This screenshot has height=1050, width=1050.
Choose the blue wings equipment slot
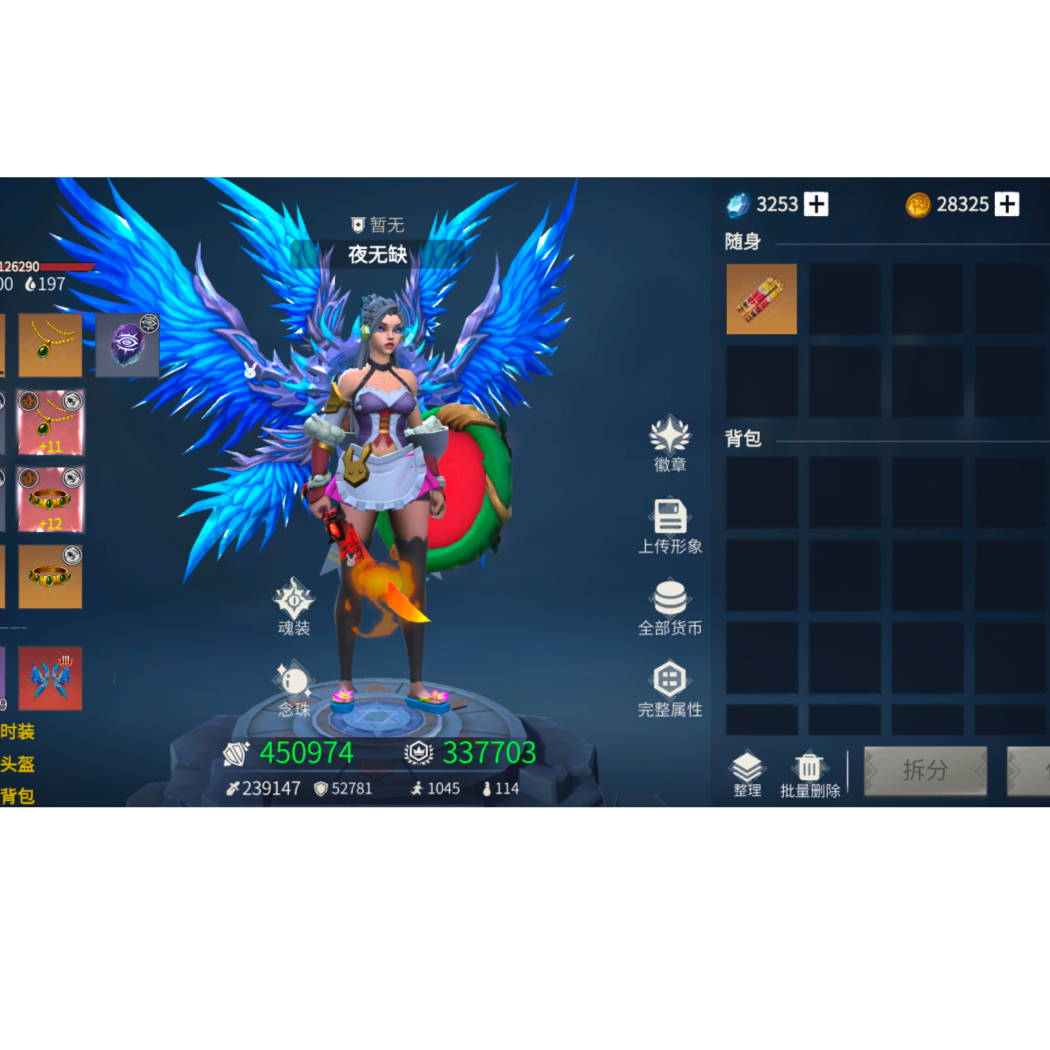pos(50,678)
